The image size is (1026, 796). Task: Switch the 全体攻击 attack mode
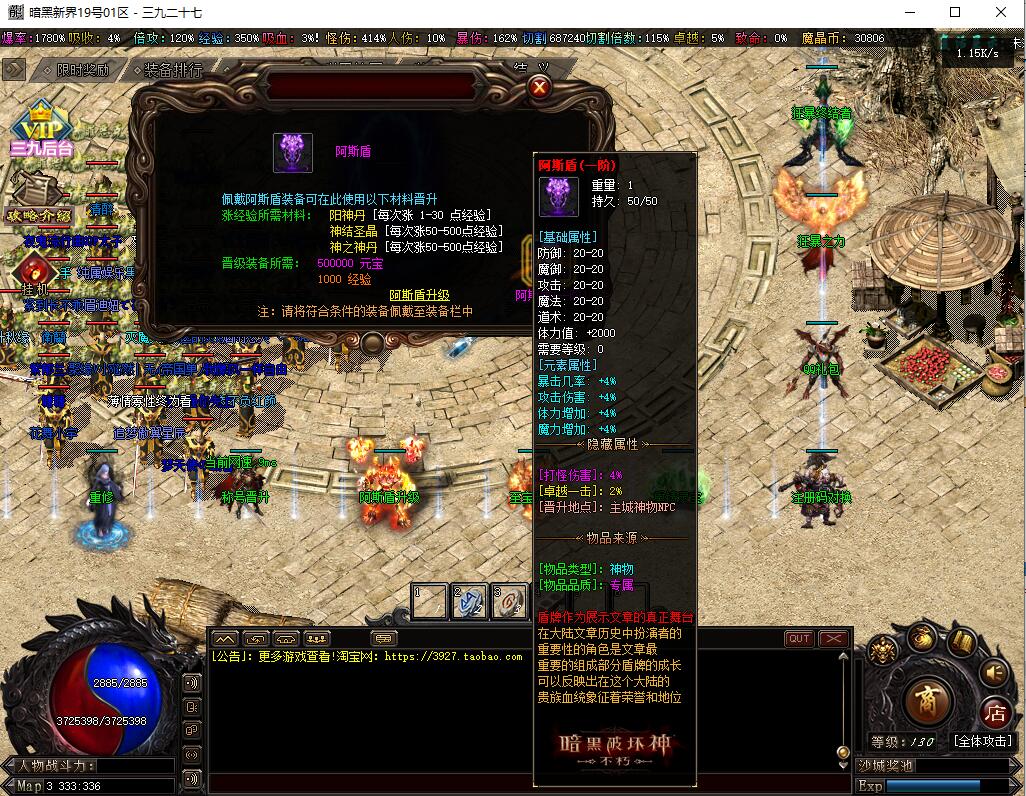(982, 741)
